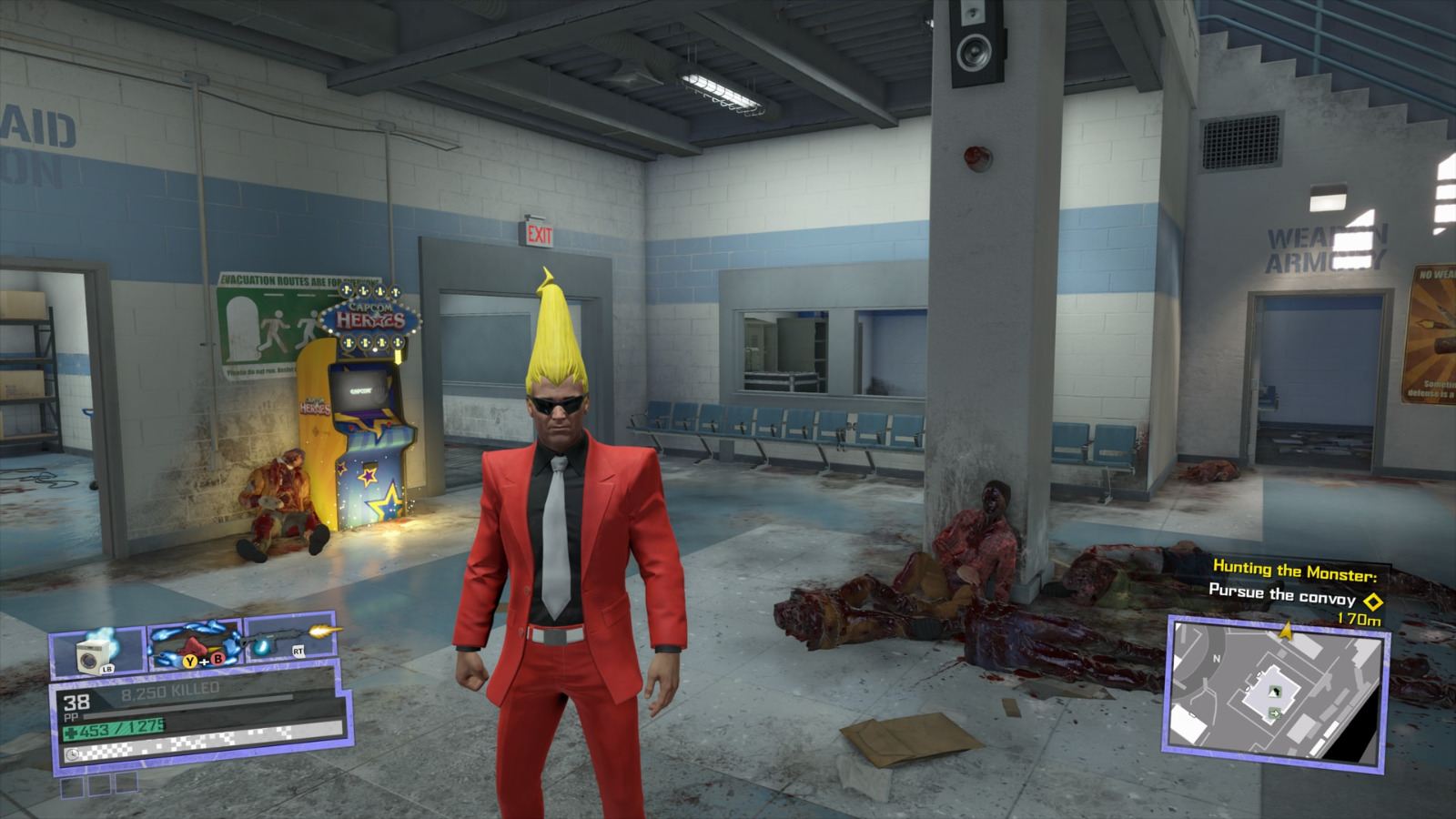The width and height of the screenshot is (1456, 819).
Task: Click the N compass letter on the minimap
Action: click(1217, 658)
